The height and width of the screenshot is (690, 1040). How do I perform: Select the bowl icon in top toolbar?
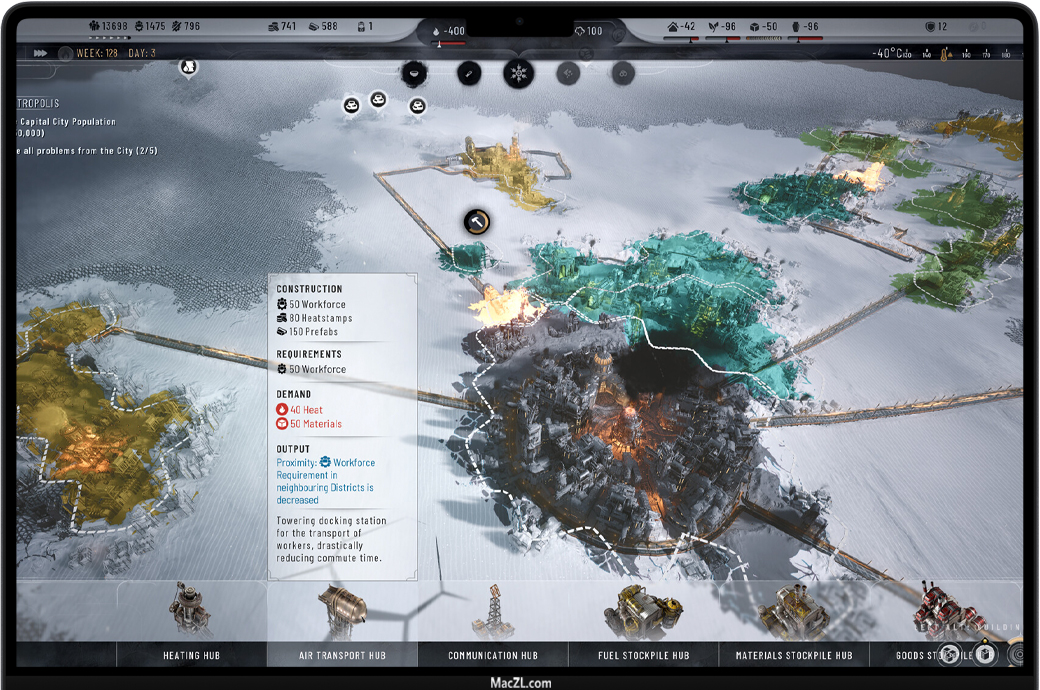coord(414,73)
